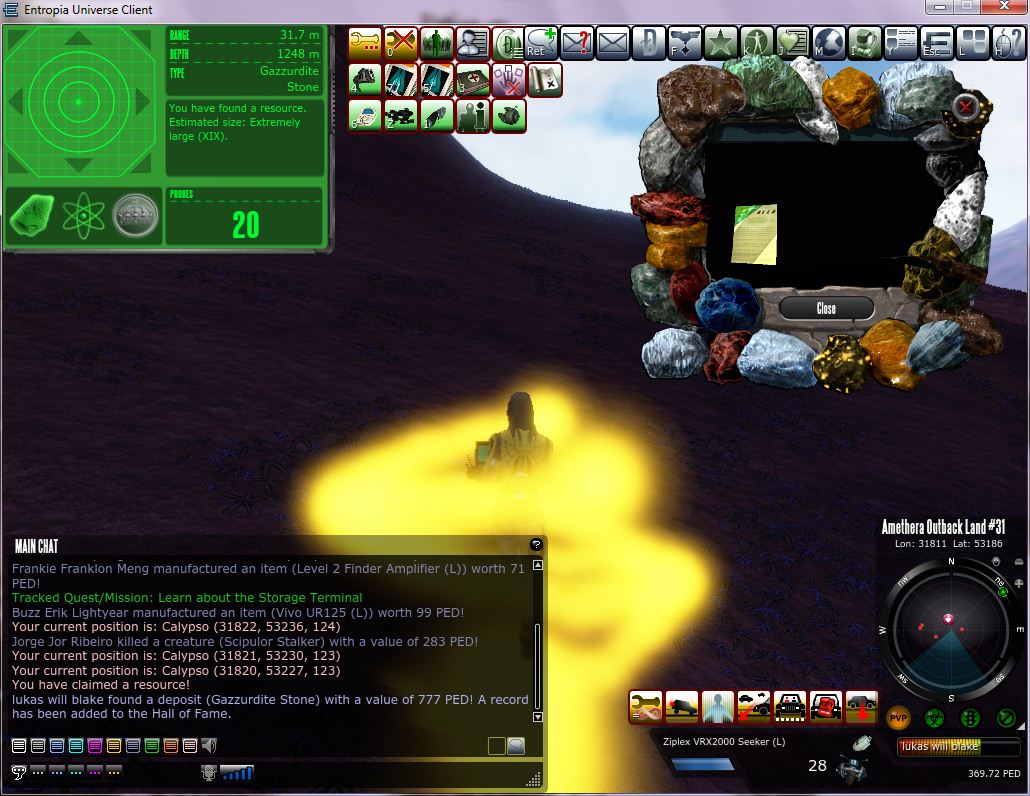The width and height of the screenshot is (1030, 796).
Task: Open the green star toolbar icon
Action: click(720, 43)
